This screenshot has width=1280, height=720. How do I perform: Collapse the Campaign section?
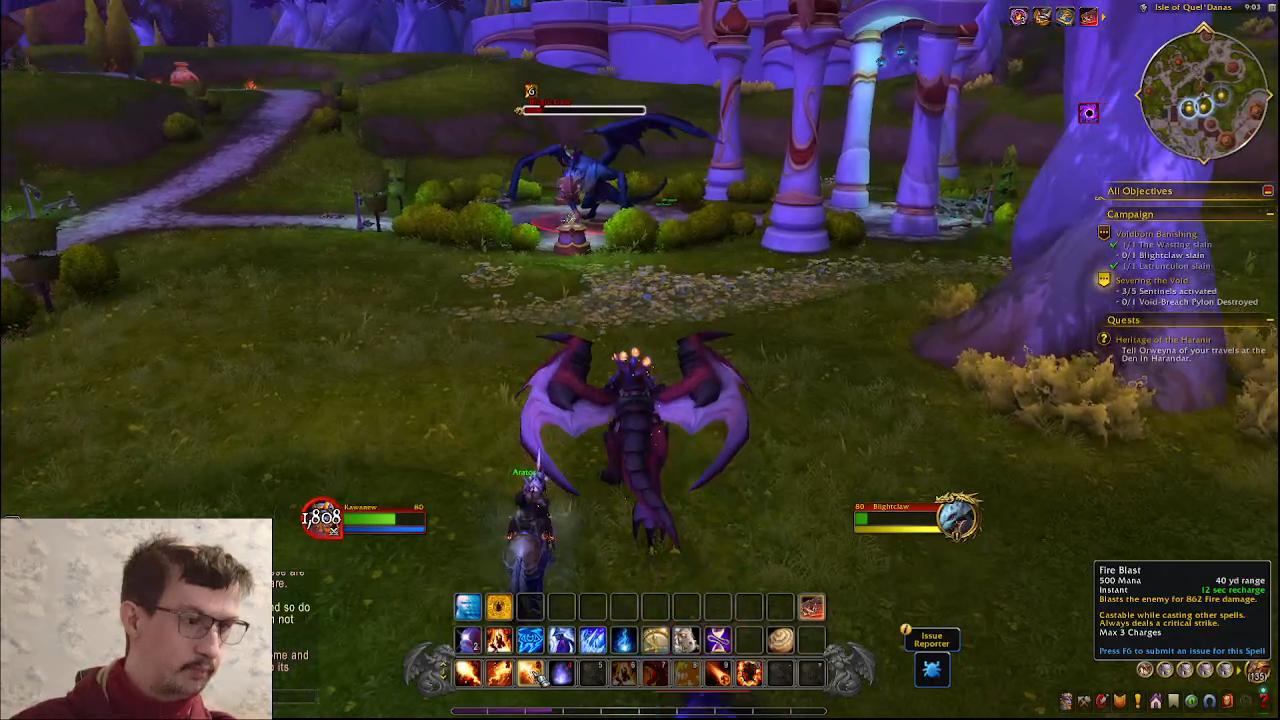pyautogui.click(x=1269, y=214)
